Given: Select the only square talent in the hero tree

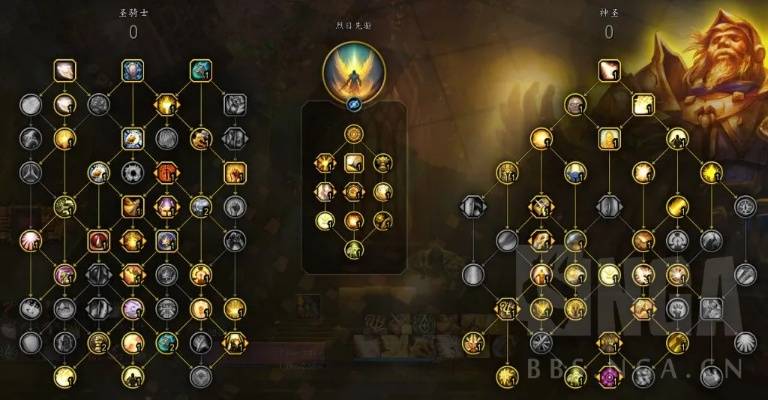Looking at the screenshot, I should click(353, 162).
